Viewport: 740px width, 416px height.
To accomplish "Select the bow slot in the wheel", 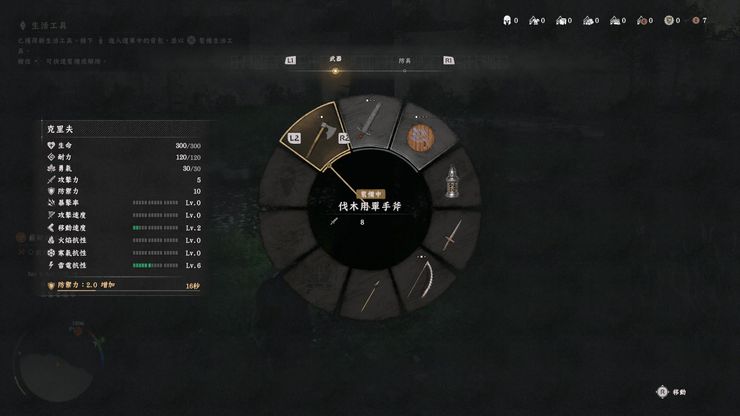I will 425,280.
